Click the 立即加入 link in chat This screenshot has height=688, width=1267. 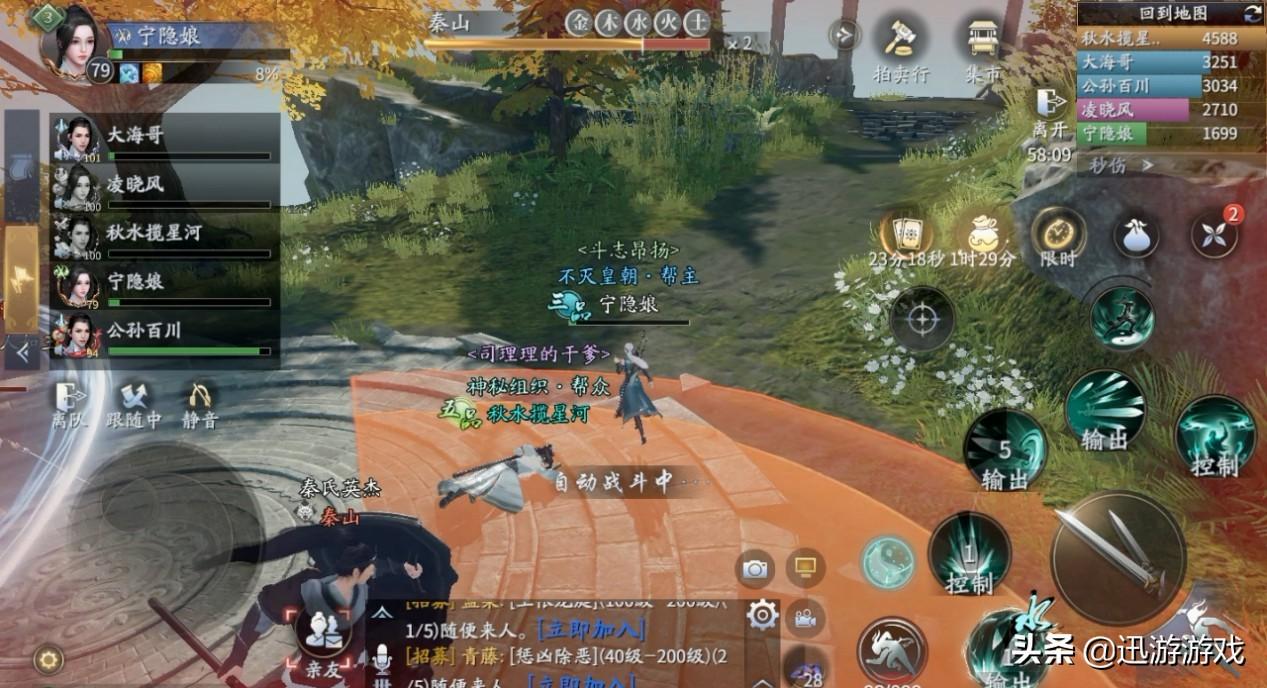click(x=591, y=630)
